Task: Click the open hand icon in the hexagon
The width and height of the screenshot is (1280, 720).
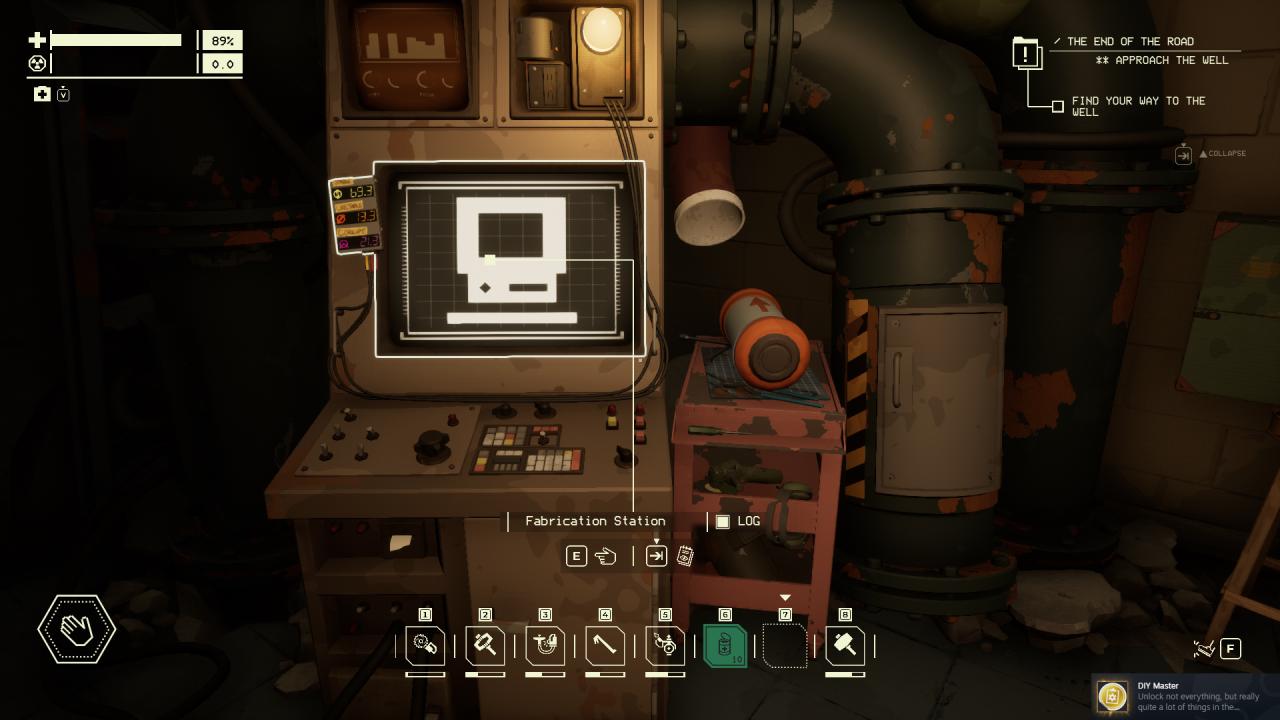Action: click(x=77, y=630)
